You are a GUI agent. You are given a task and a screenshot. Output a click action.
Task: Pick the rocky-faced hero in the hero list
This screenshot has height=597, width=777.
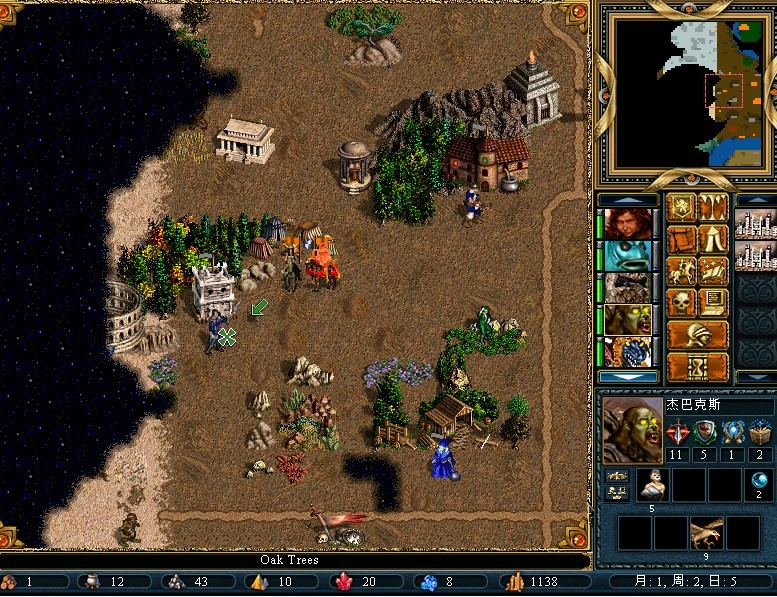coord(627,288)
